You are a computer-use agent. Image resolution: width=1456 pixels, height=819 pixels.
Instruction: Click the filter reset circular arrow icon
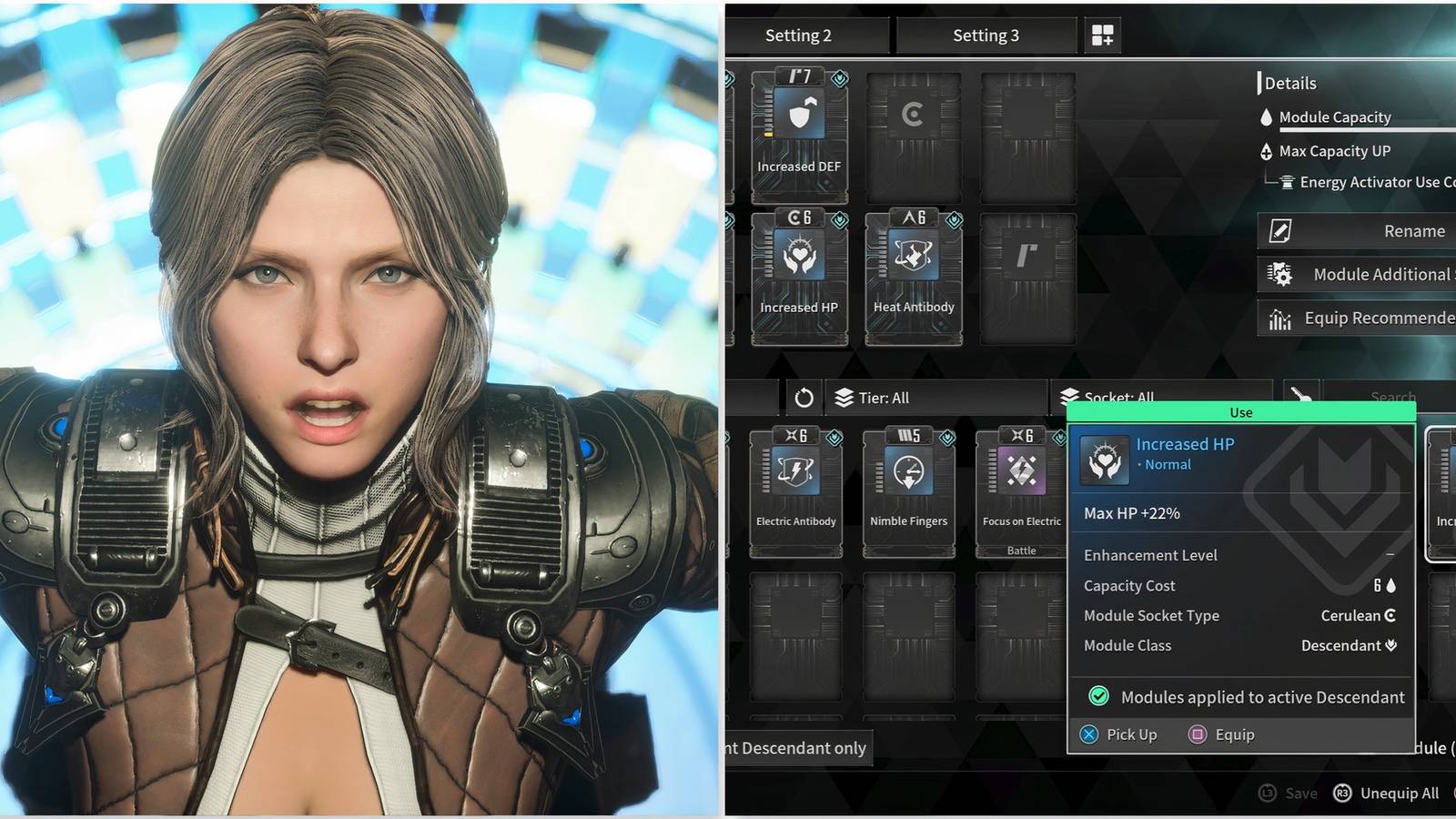[804, 397]
